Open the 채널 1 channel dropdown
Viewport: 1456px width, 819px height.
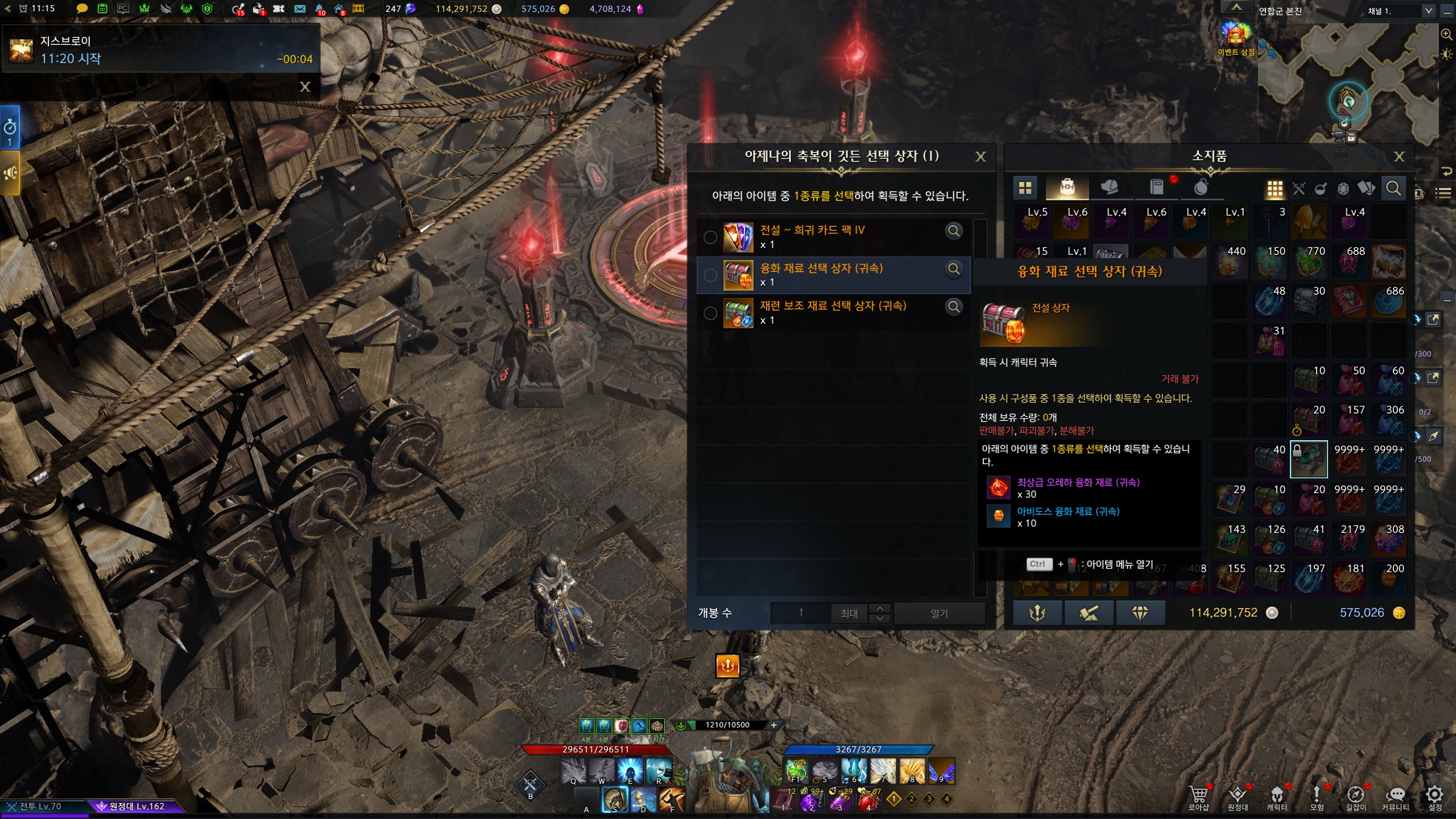1428,11
